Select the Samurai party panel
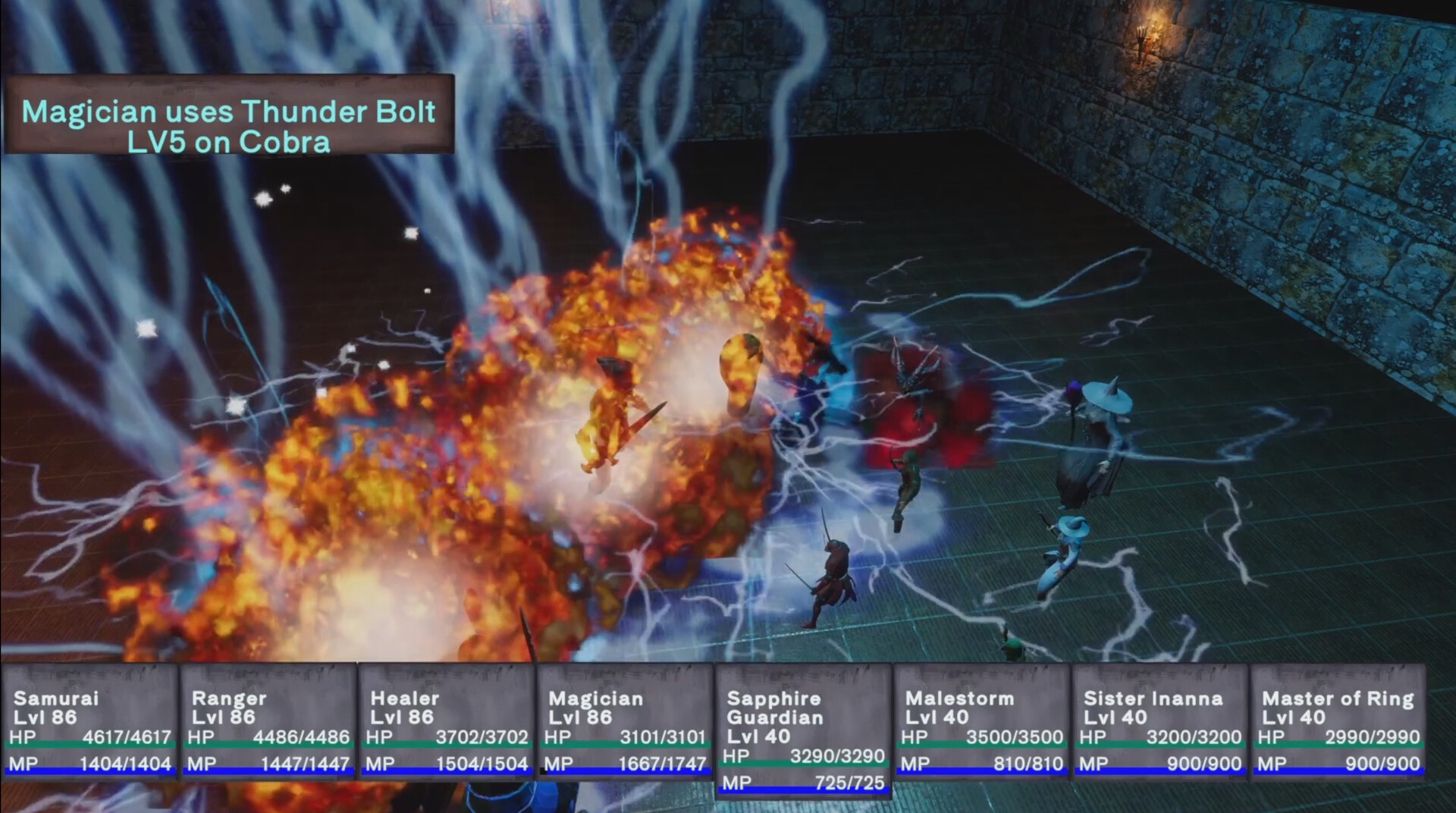 tap(90, 722)
